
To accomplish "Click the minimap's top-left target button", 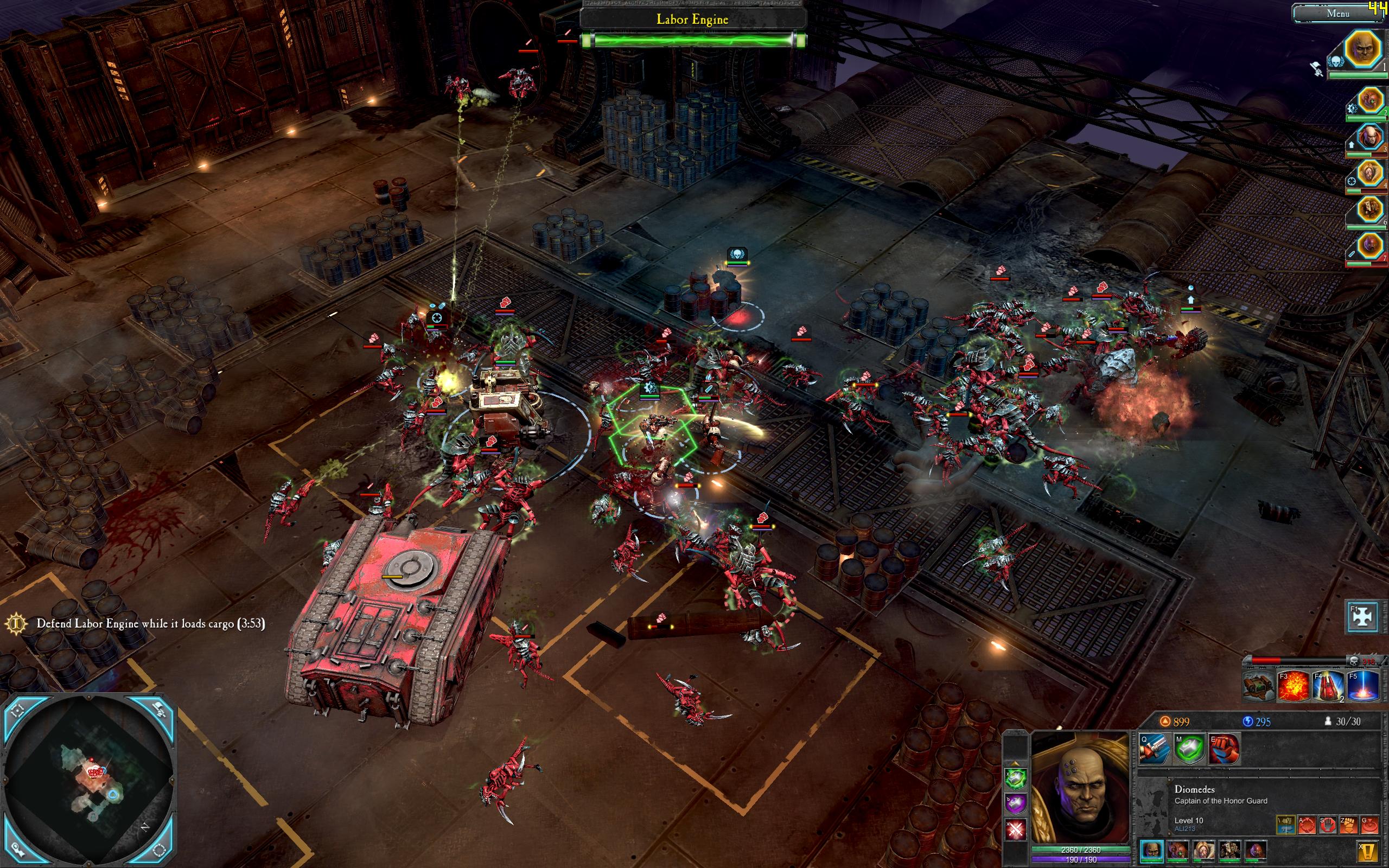I will [17, 711].
